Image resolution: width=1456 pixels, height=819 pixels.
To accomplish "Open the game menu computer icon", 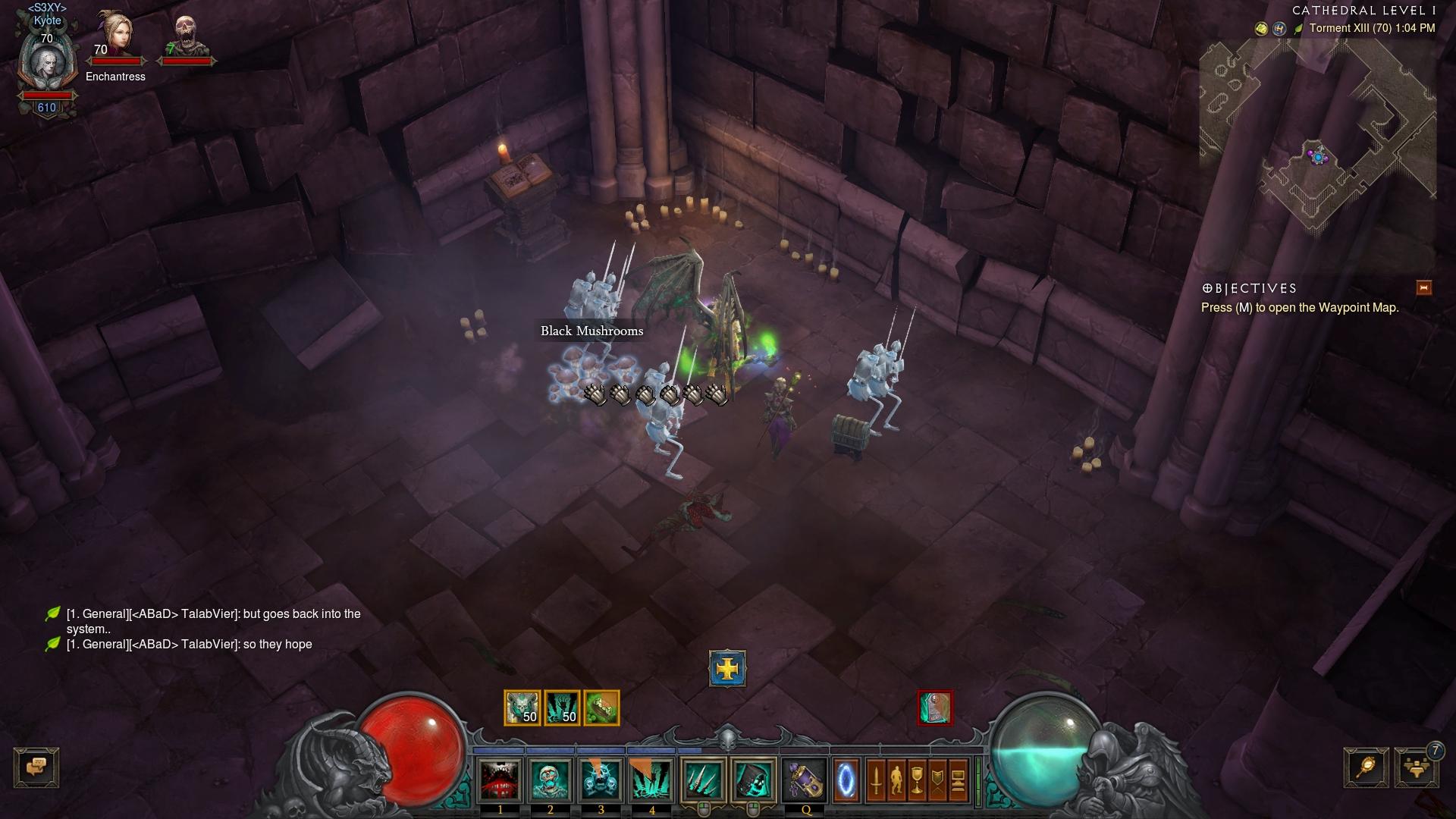I will coord(958,780).
